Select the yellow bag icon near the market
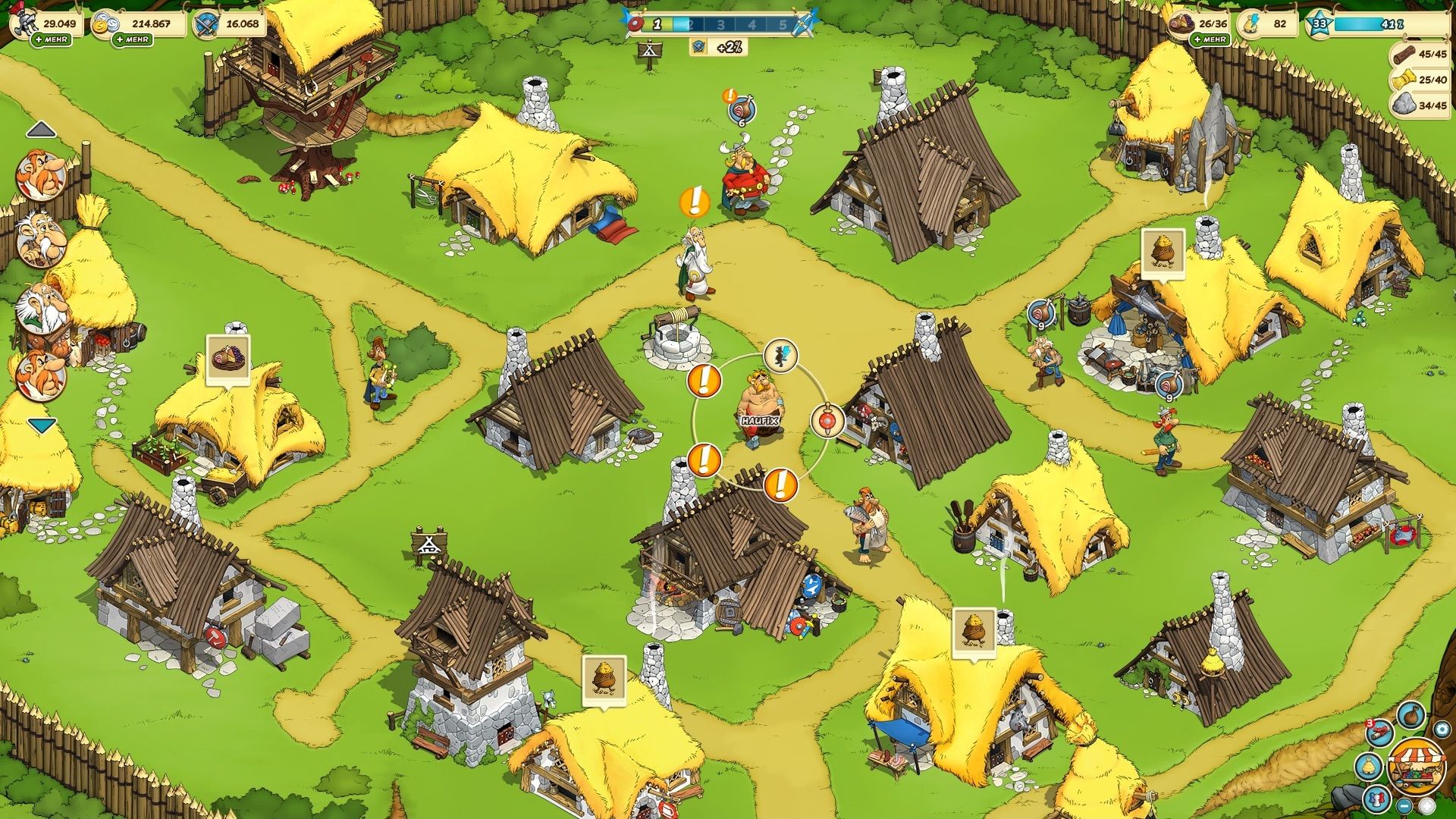Screen dimensions: 1456x819 coord(1369,766)
